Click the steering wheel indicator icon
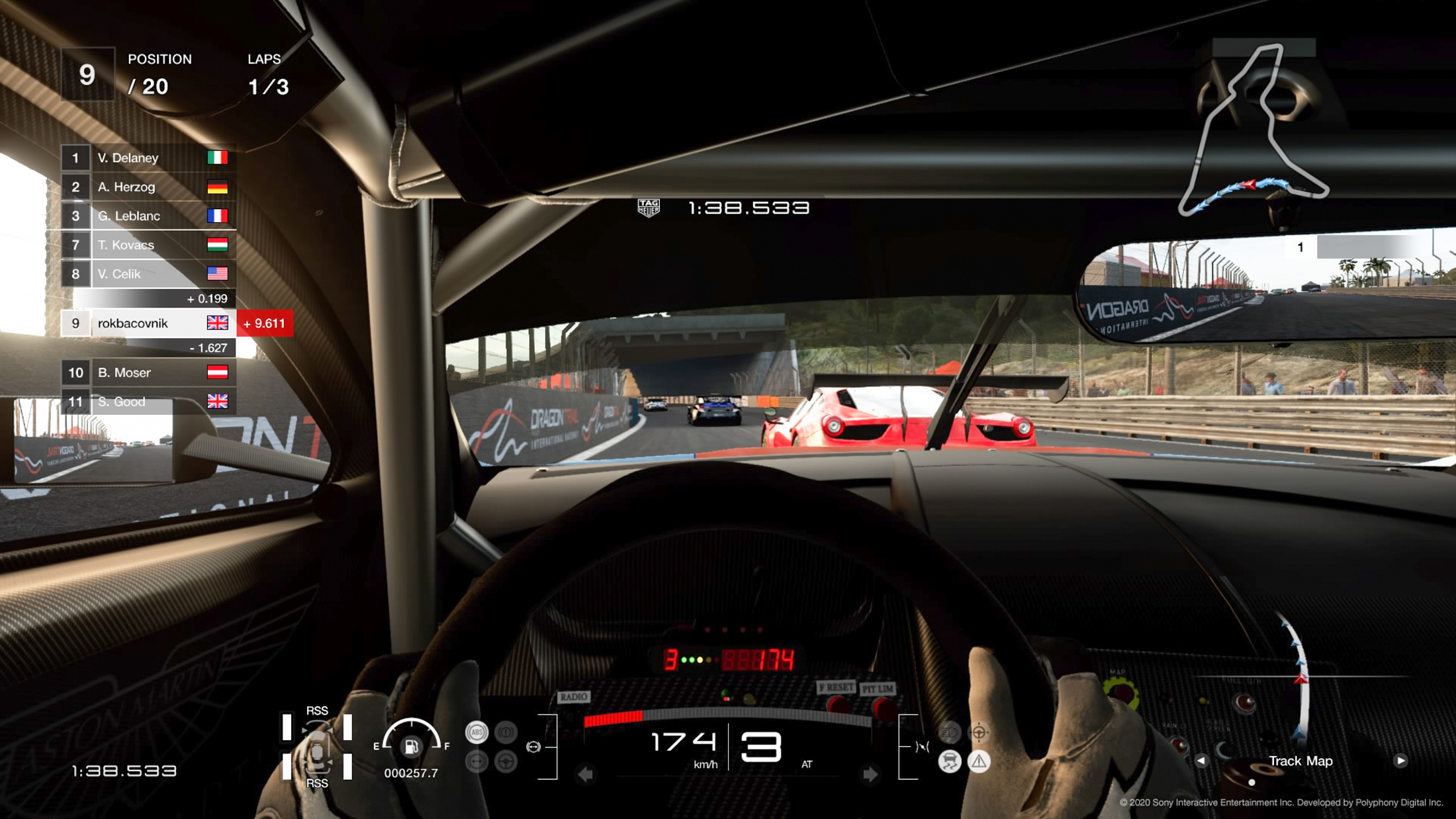 [x=506, y=761]
